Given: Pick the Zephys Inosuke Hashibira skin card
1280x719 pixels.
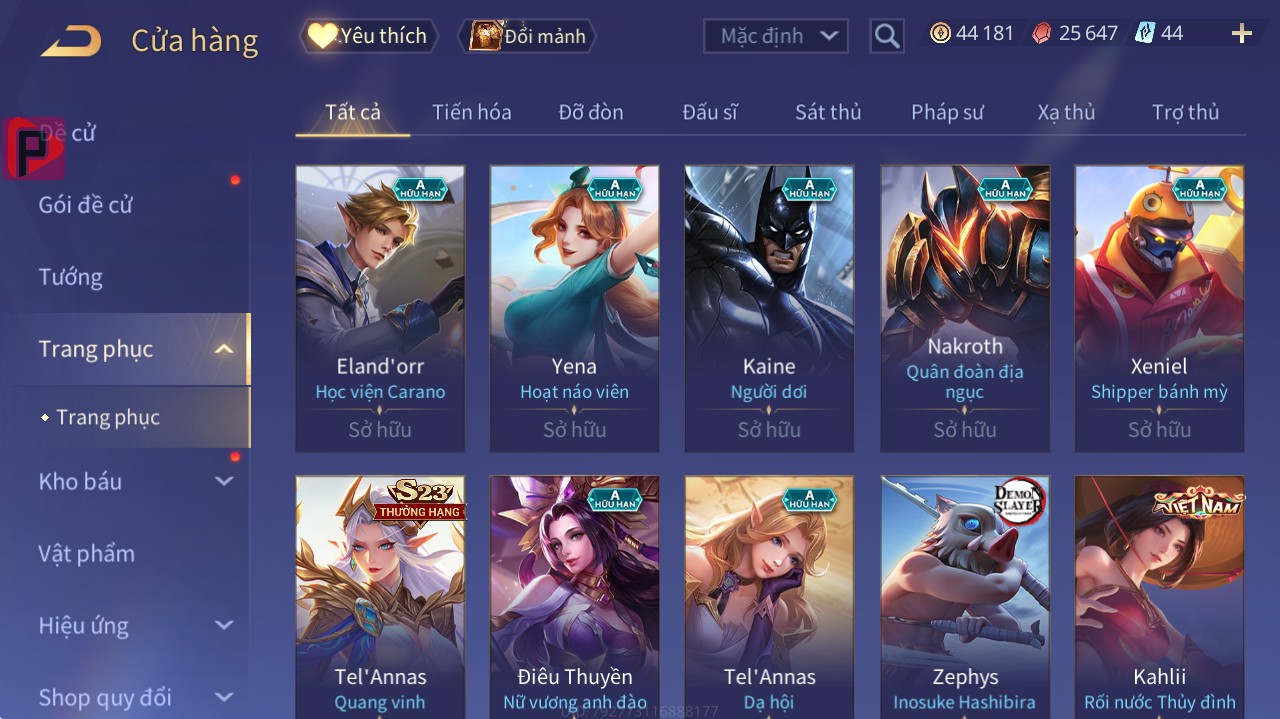Looking at the screenshot, I should (965, 595).
